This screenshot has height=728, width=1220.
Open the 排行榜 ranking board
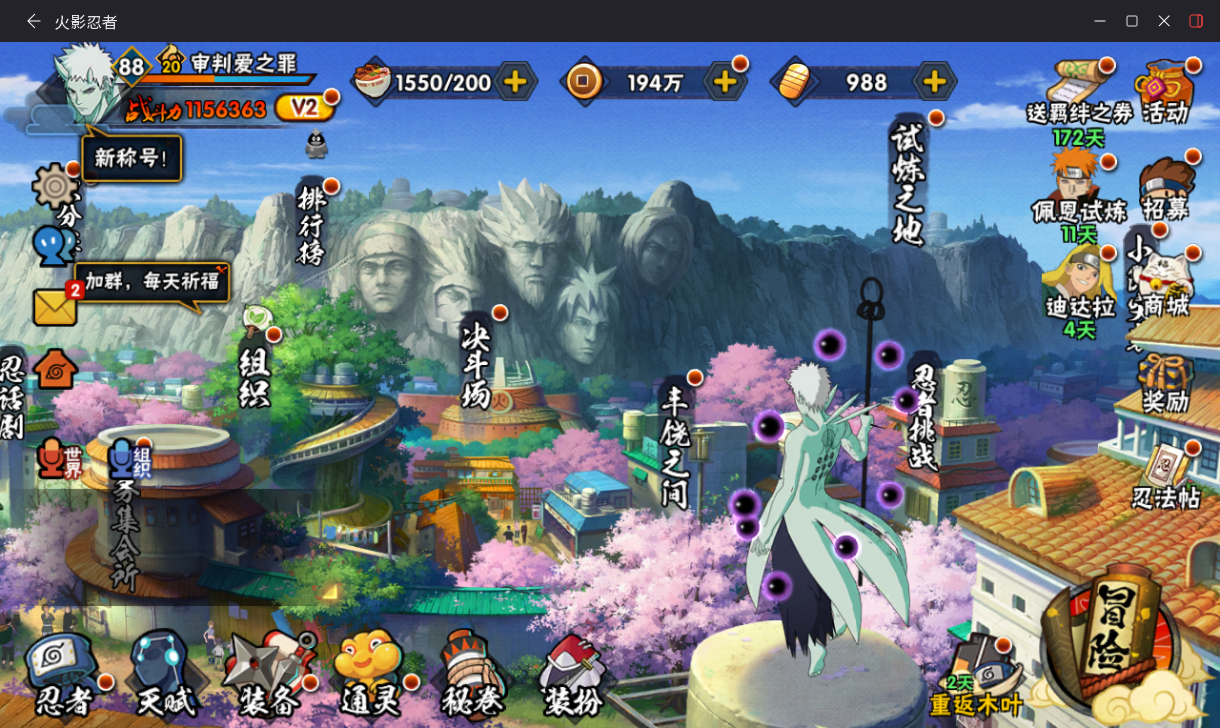coord(312,226)
